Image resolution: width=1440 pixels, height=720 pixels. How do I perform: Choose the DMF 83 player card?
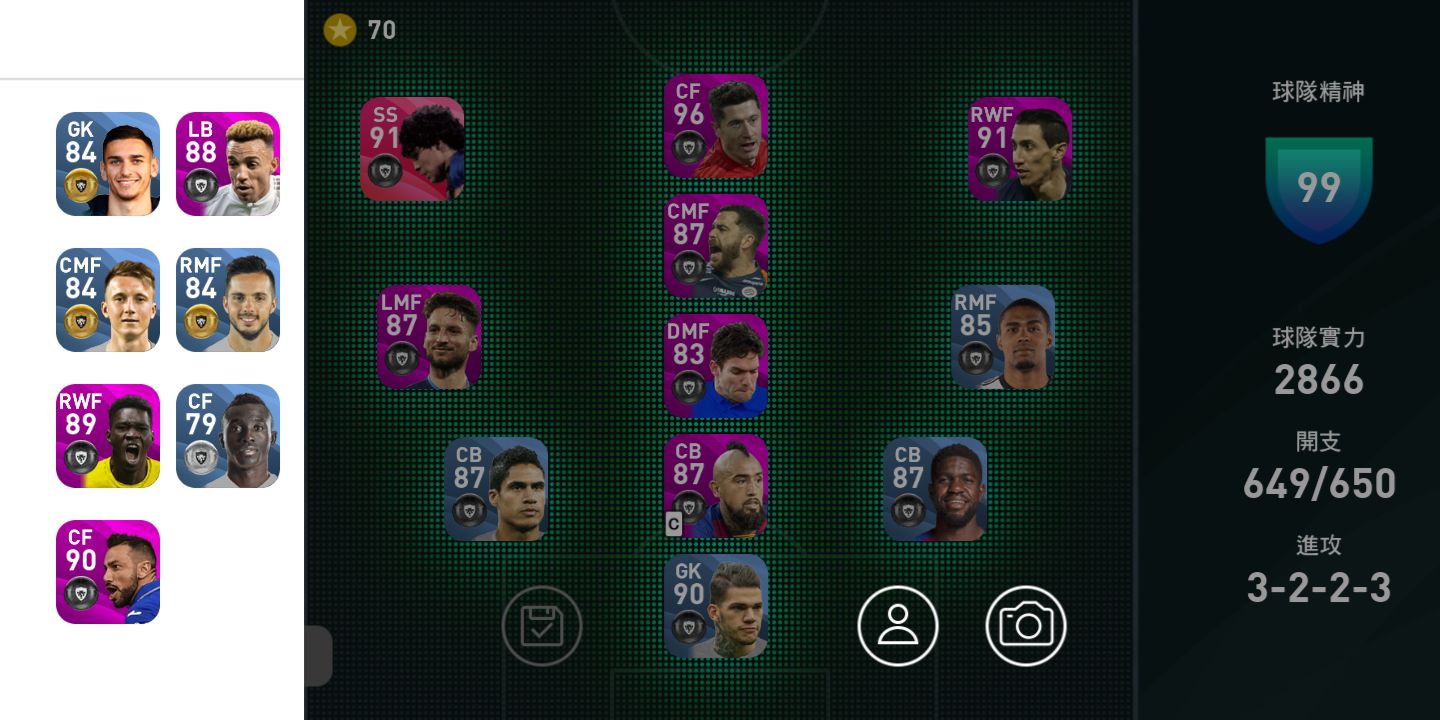point(716,366)
